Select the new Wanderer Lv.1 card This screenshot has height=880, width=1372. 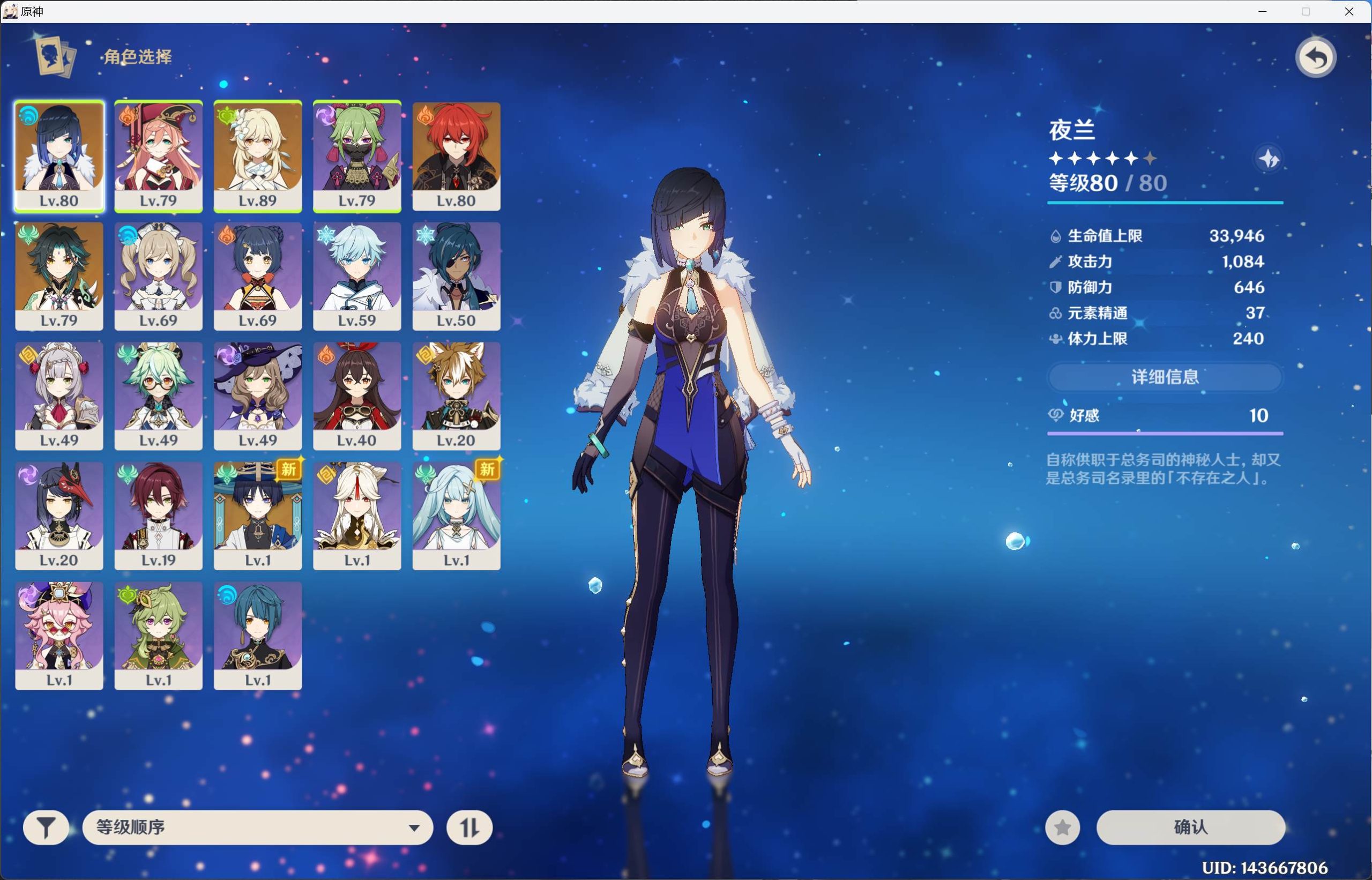(x=258, y=516)
